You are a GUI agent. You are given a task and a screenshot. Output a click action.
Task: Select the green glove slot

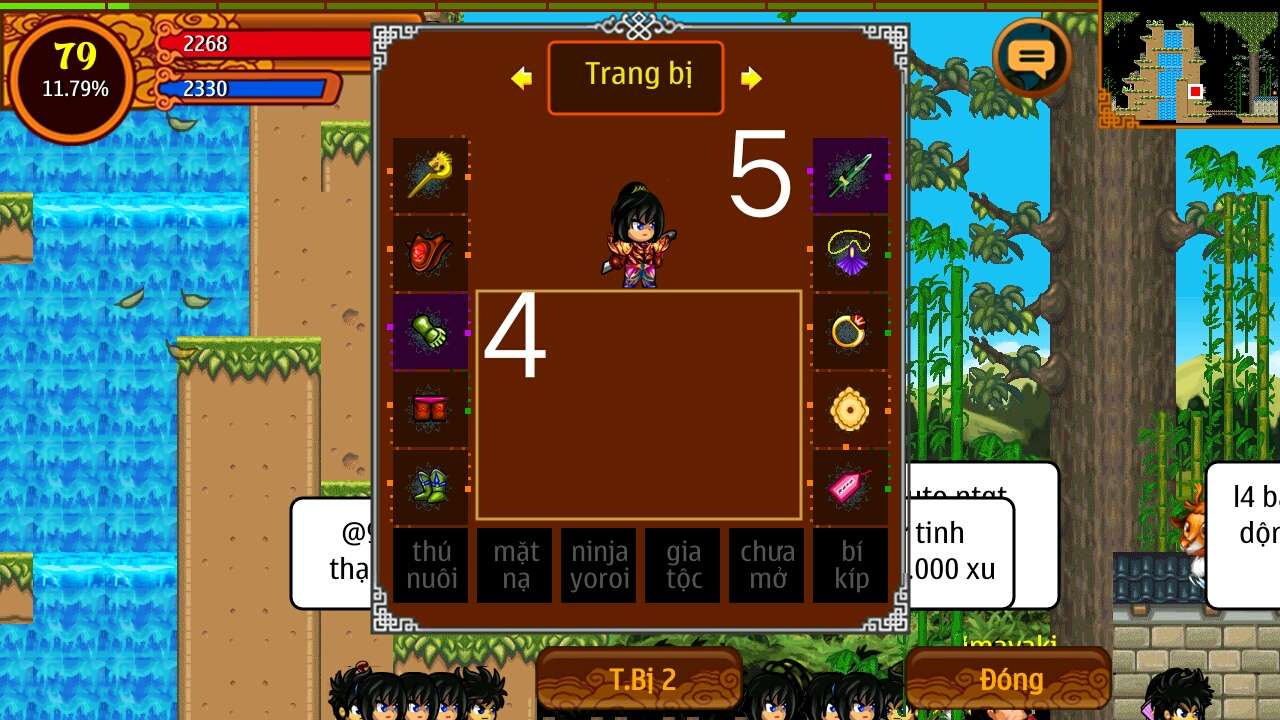[x=430, y=332]
